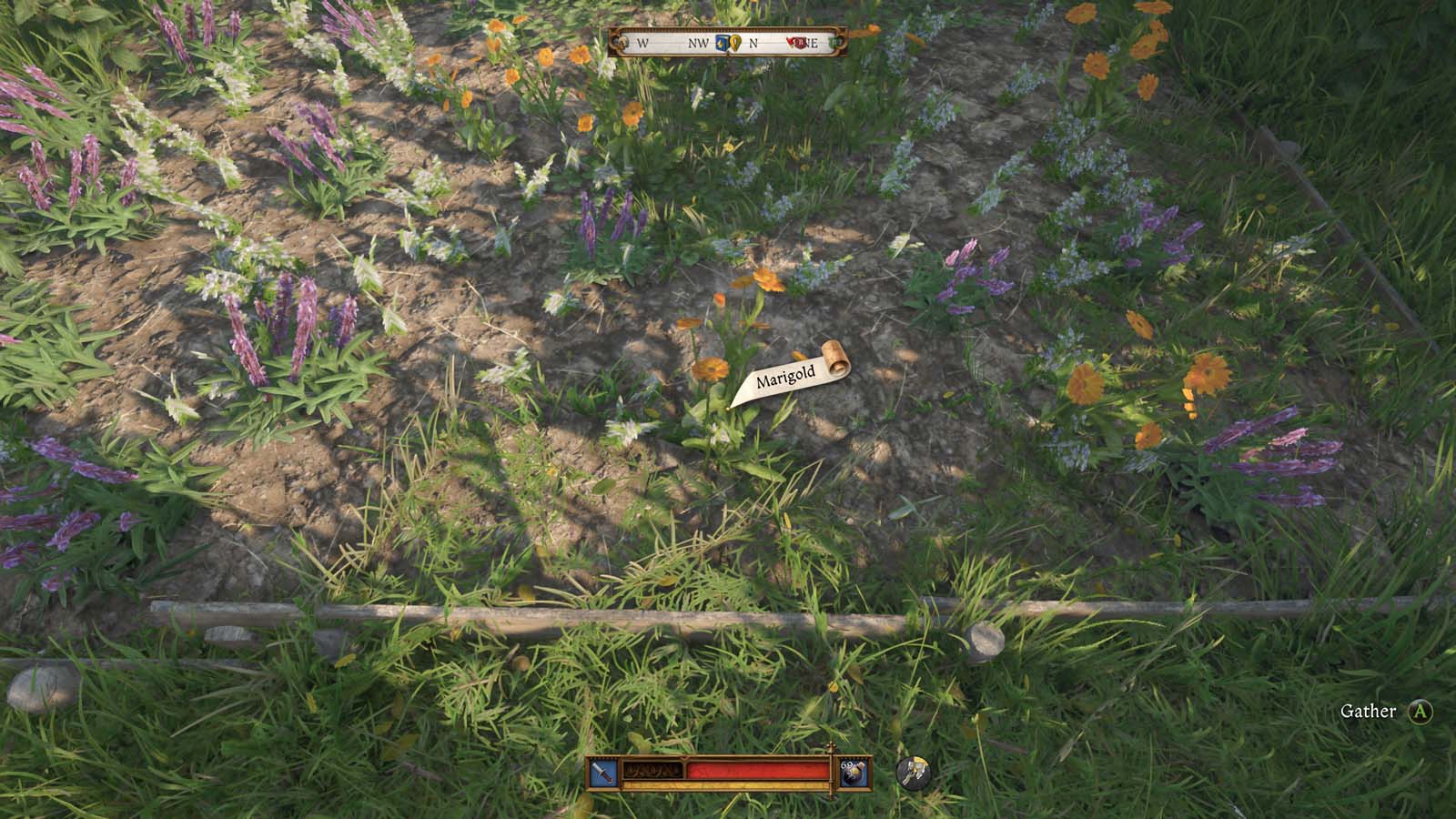Click the potion icon showing 69 charges
Viewport: 1456px width, 819px height.
click(x=853, y=772)
